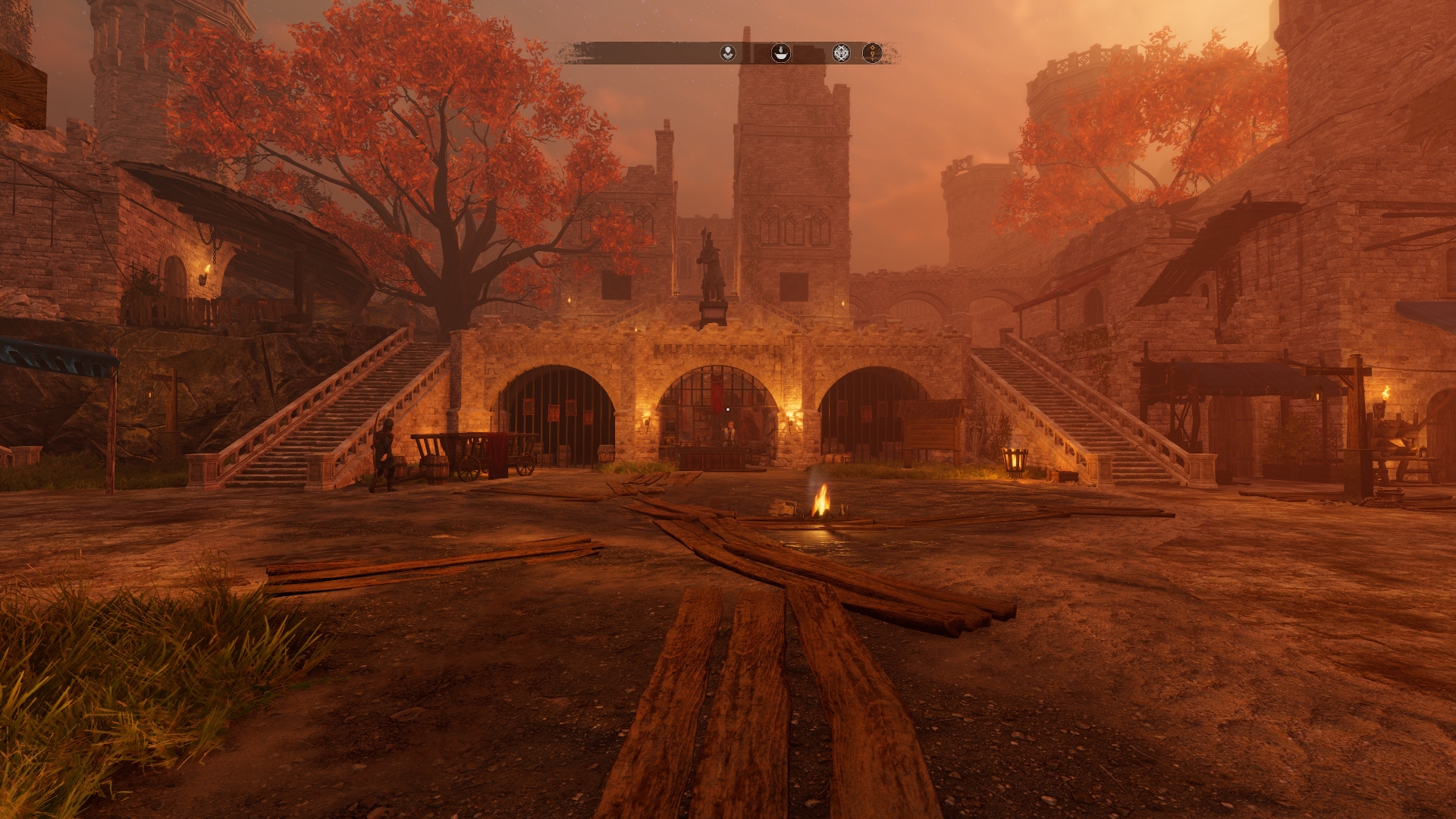
Task: Click the figure icon on the compass bar
Action: pos(728,52)
